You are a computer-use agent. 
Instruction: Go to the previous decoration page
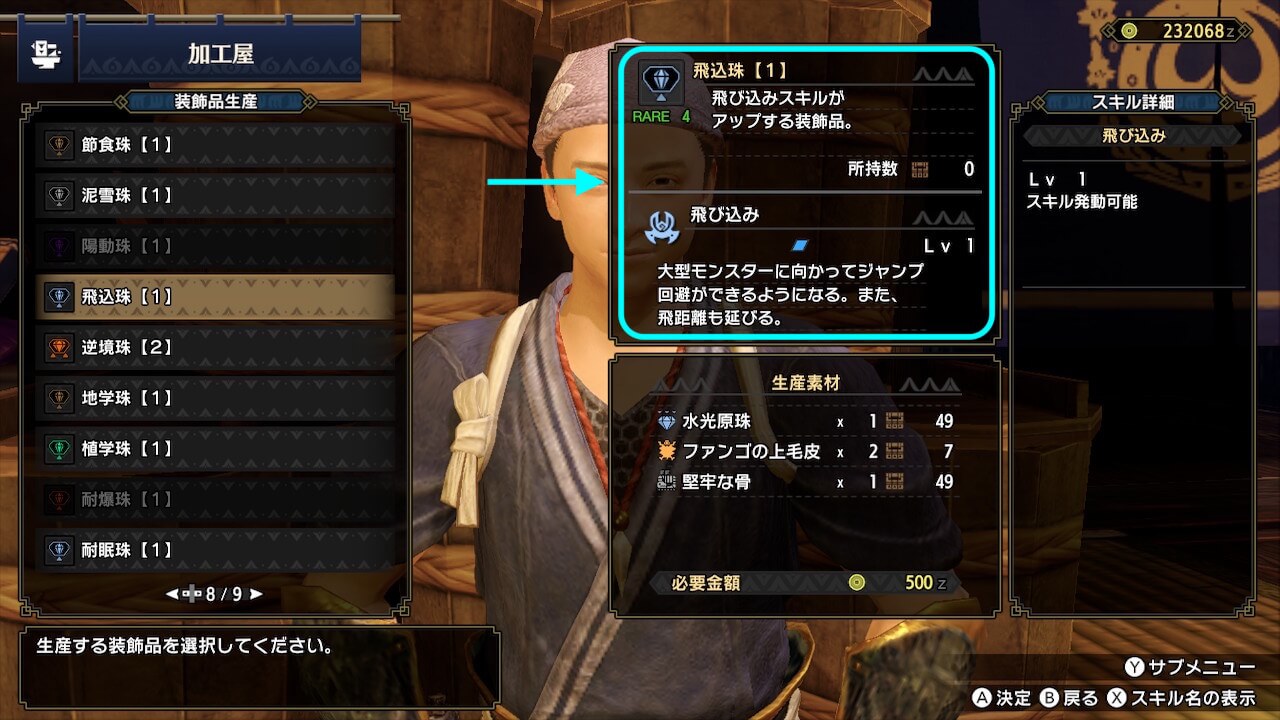point(172,594)
